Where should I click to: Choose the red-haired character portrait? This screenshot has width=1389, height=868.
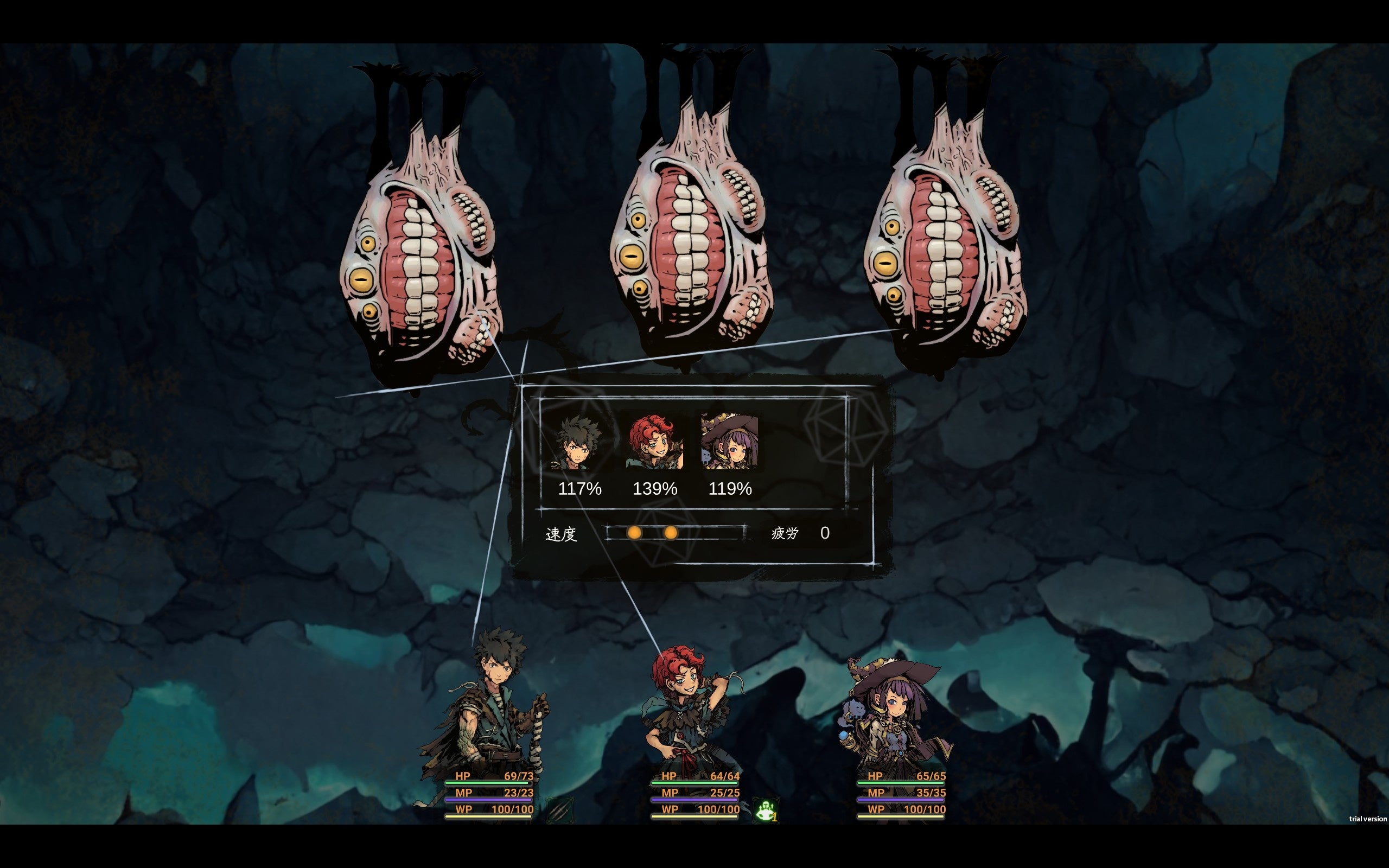654,442
